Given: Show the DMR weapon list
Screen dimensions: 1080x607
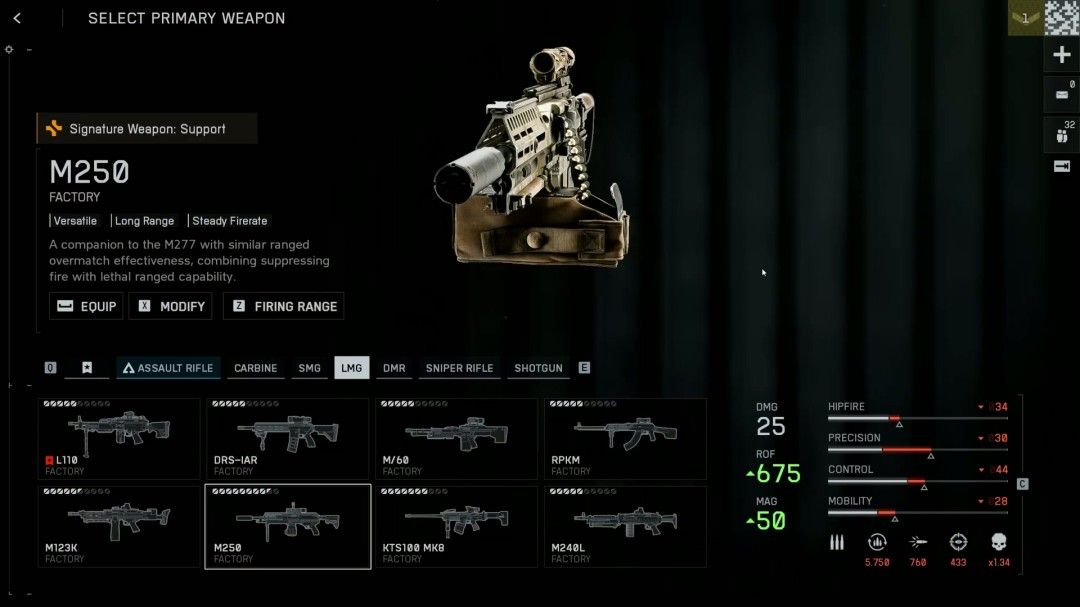Looking at the screenshot, I should pyautogui.click(x=394, y=368).
